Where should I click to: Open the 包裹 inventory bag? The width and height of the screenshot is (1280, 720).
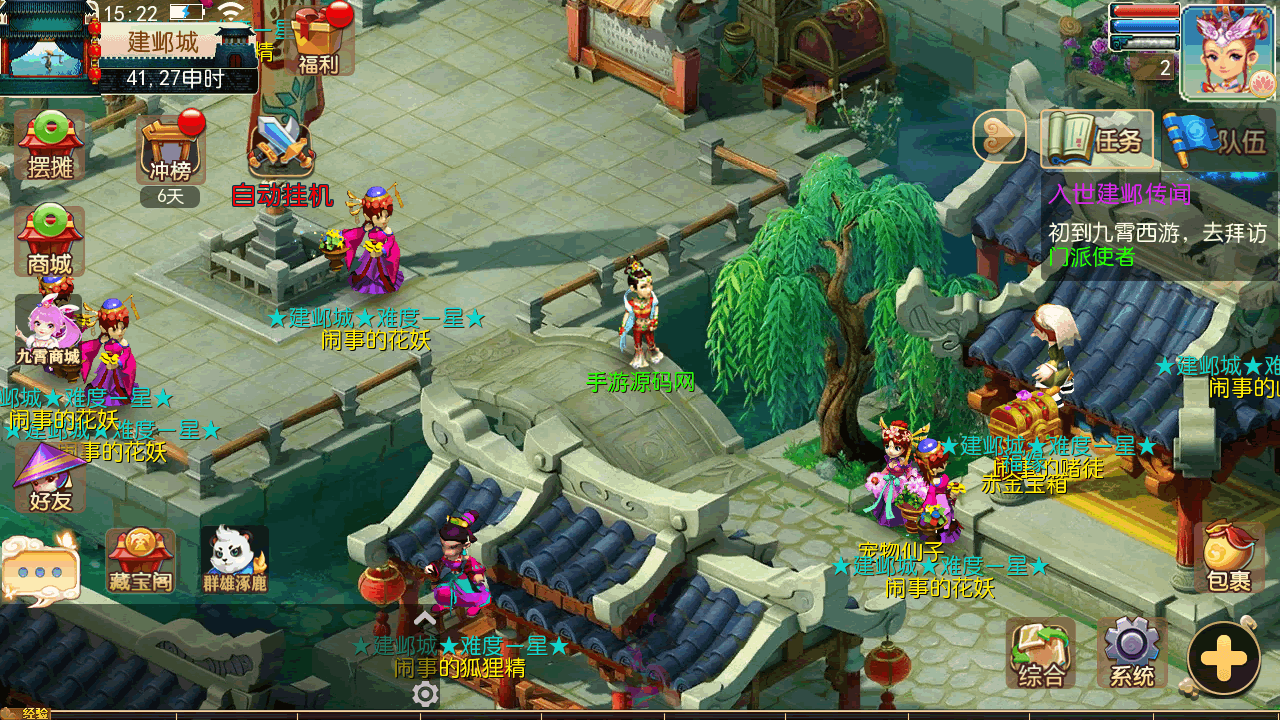[x=1227, y=558]
